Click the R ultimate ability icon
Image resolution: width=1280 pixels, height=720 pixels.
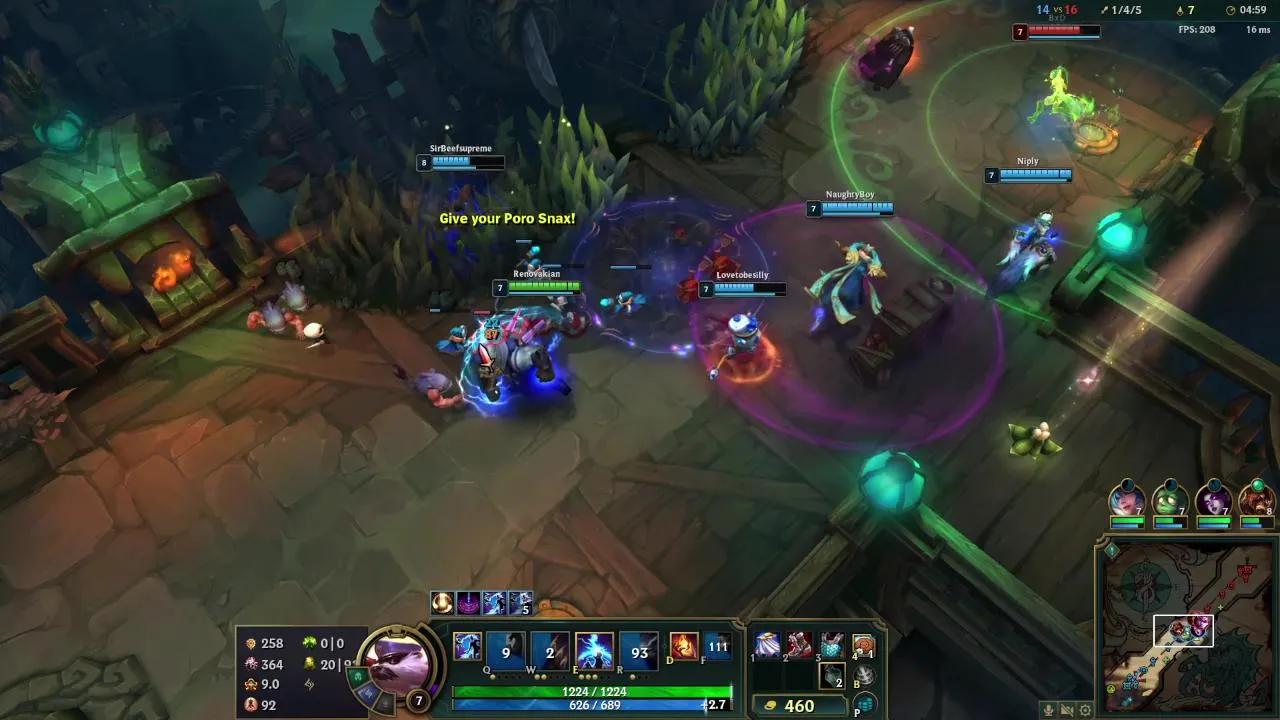(x=639, y=649)
